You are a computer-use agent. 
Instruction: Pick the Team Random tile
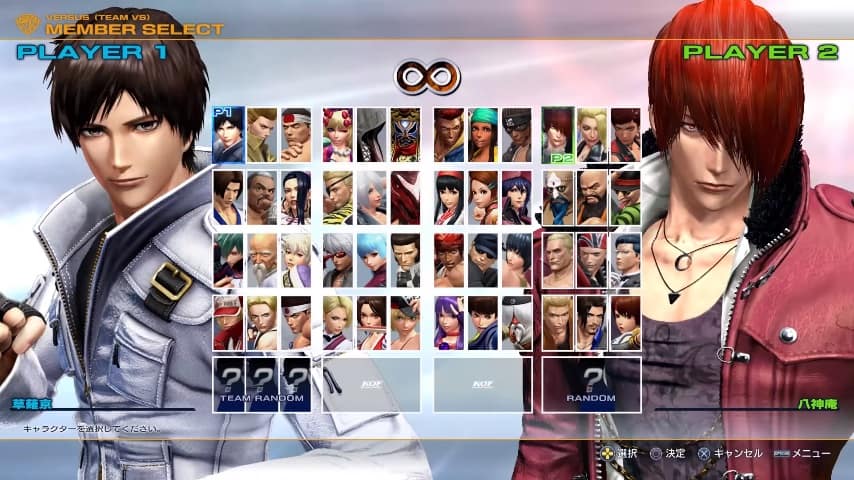coord(262,385)
